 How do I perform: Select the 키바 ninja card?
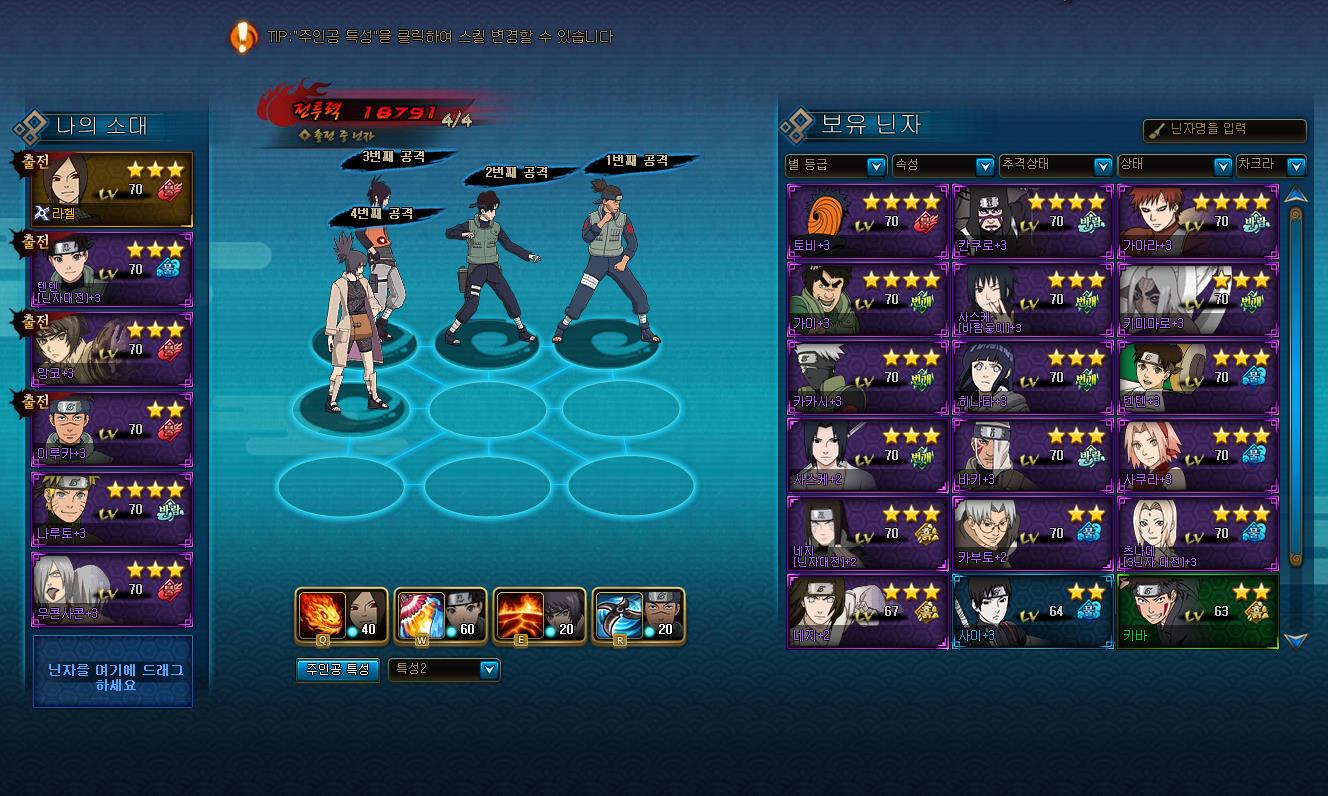1197,611
